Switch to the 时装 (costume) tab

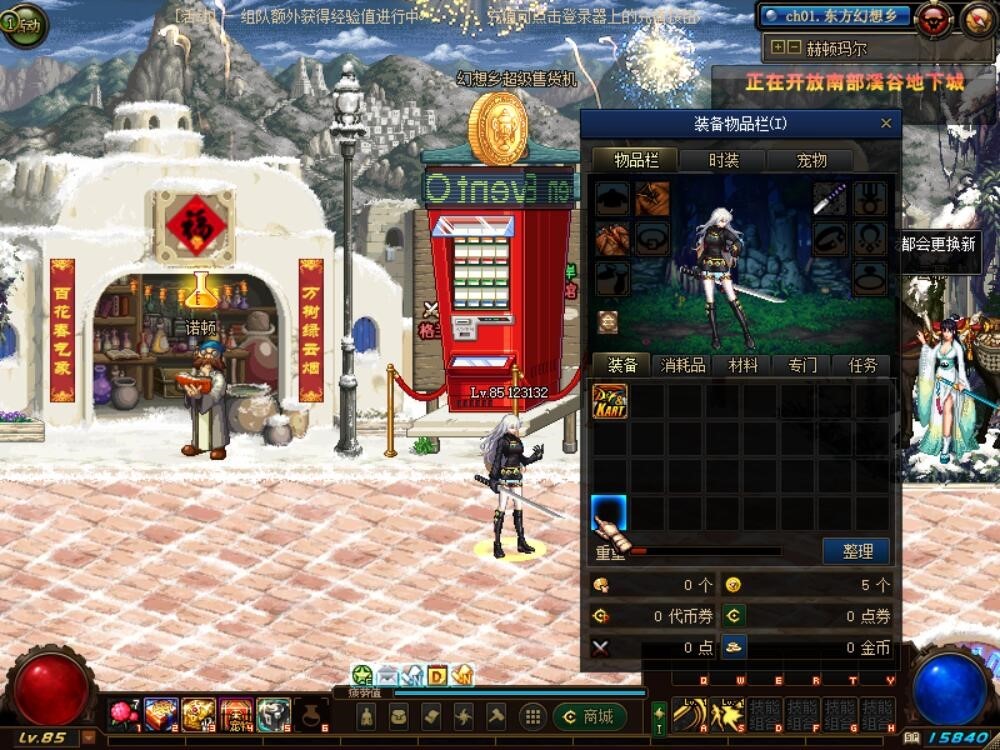[x=723, y=160]
